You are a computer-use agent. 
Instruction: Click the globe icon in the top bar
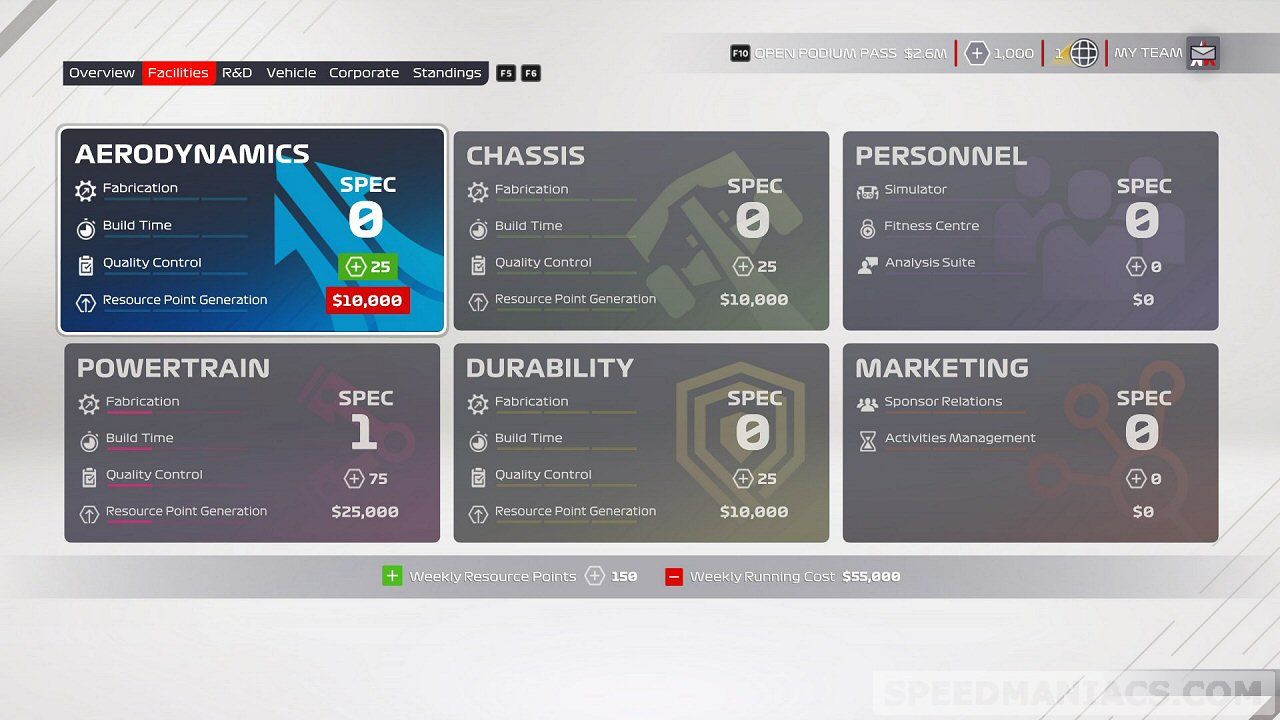[x=1084, y=52]
